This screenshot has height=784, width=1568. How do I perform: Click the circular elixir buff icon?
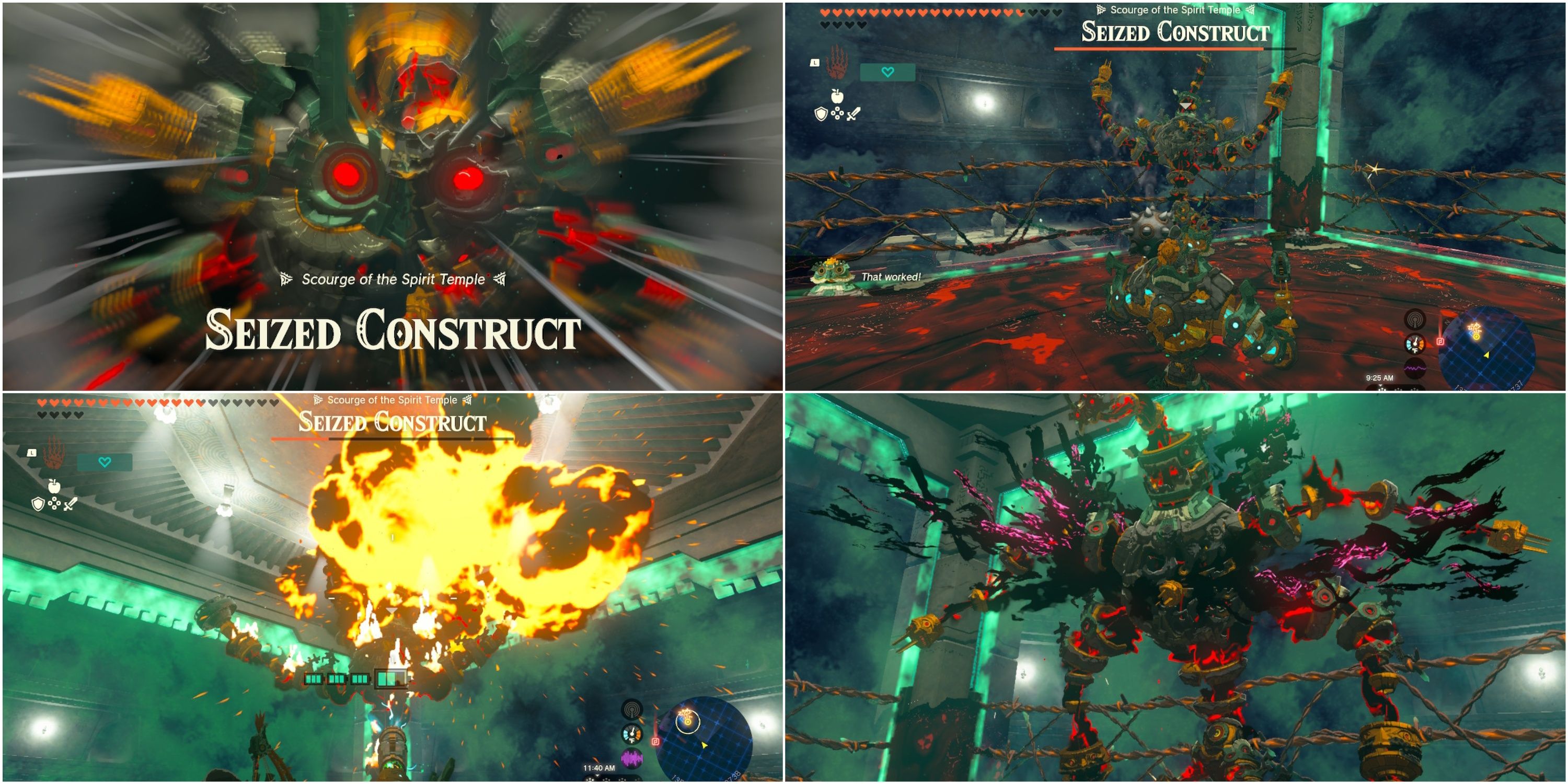[837, 113]
